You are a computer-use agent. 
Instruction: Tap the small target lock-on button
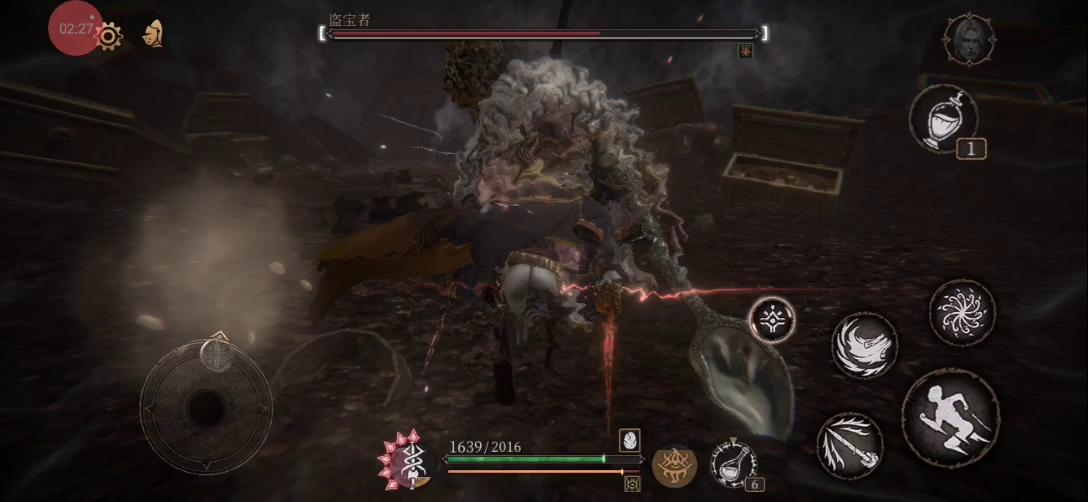click(772, 320)
